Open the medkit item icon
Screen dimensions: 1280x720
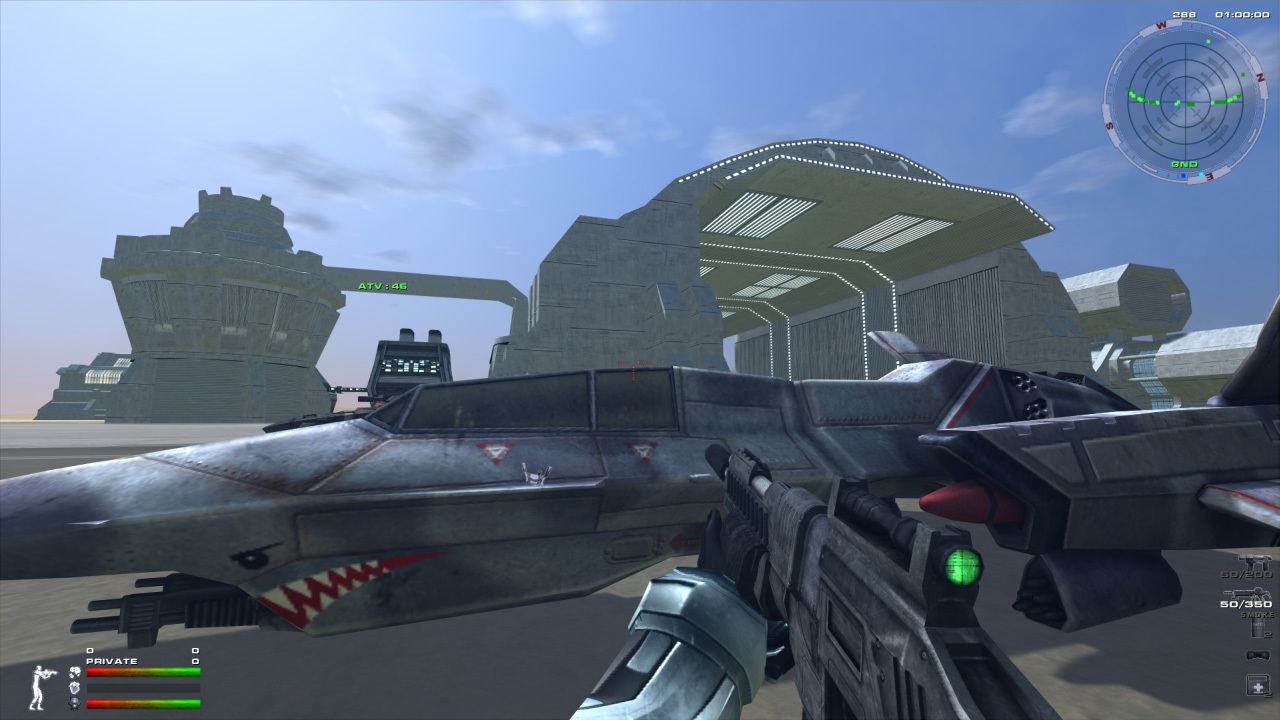(1257, 684)
